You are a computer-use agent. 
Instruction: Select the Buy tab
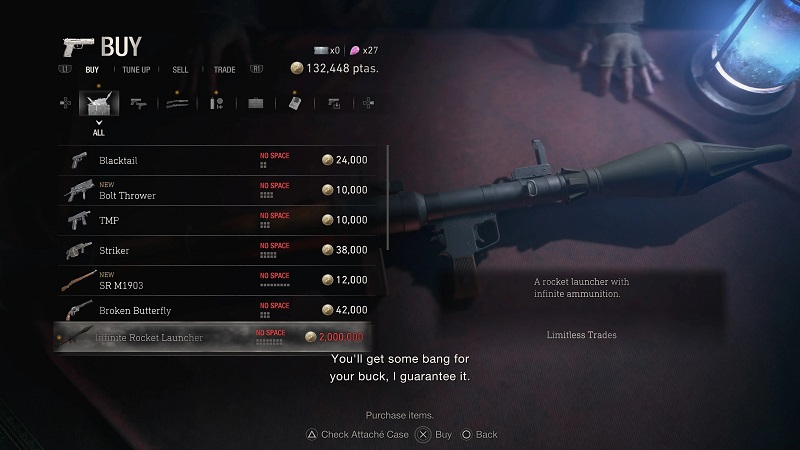(x=92, y=70)
